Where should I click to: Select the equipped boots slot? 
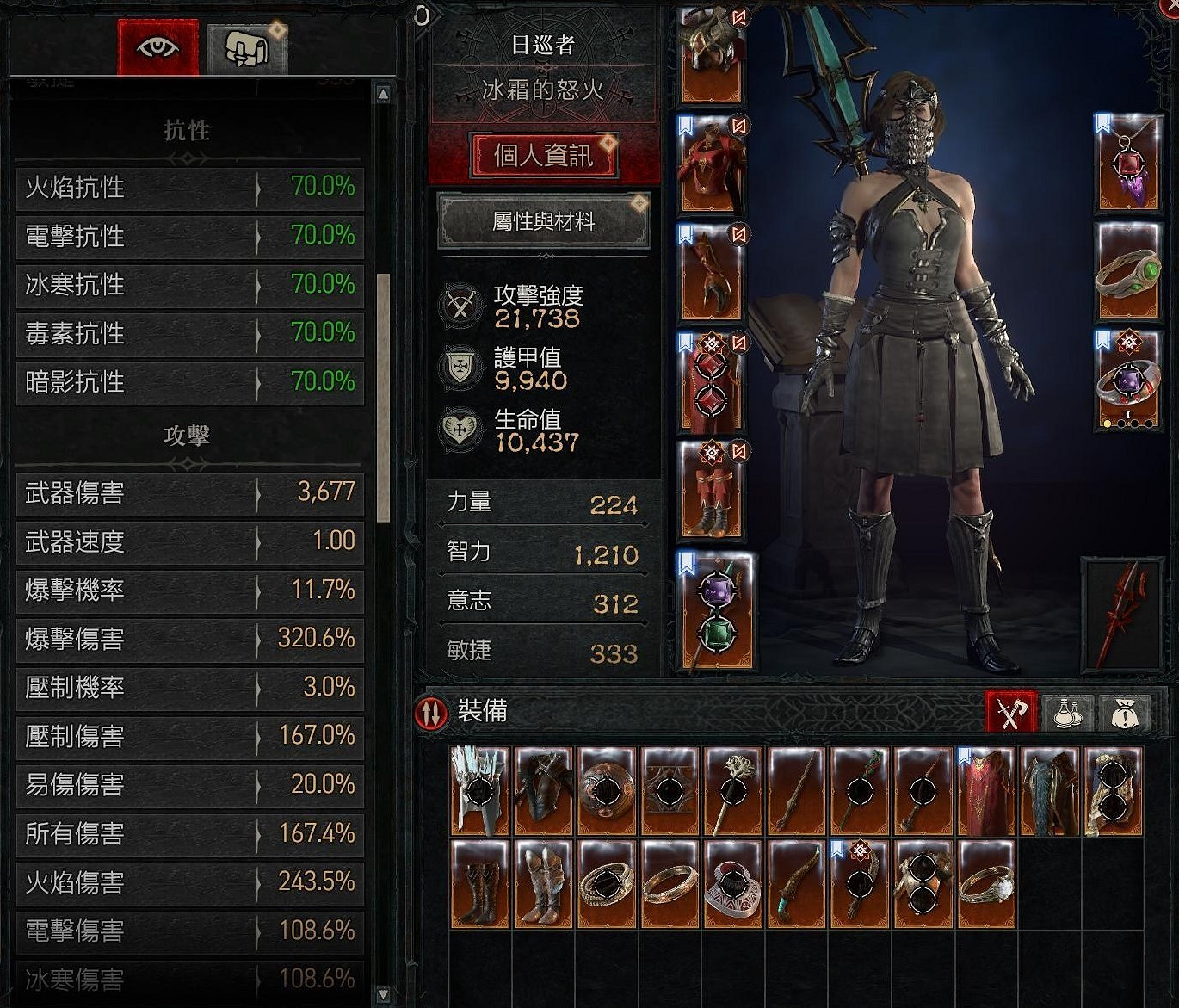click(x=711, y=495)
